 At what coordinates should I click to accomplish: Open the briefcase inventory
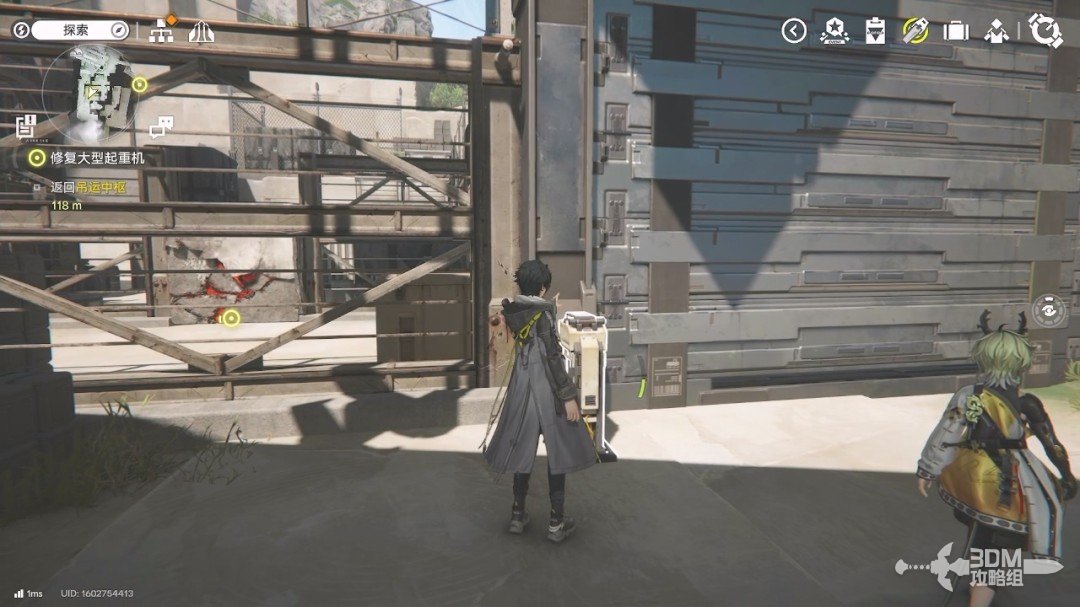point(956,31)
